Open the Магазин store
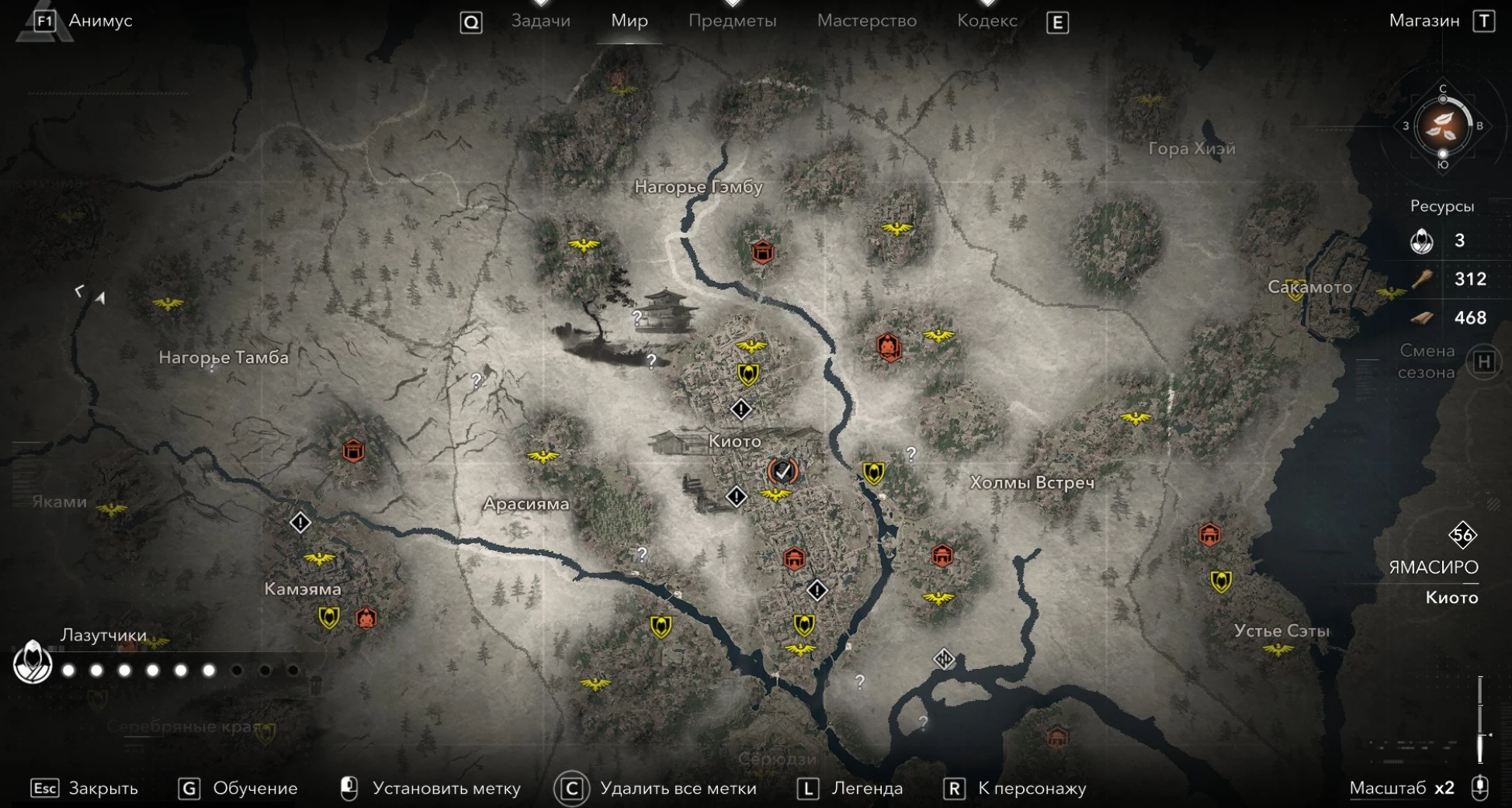Viewport: 1512px width, 808px height. (x=1424, y=21)
